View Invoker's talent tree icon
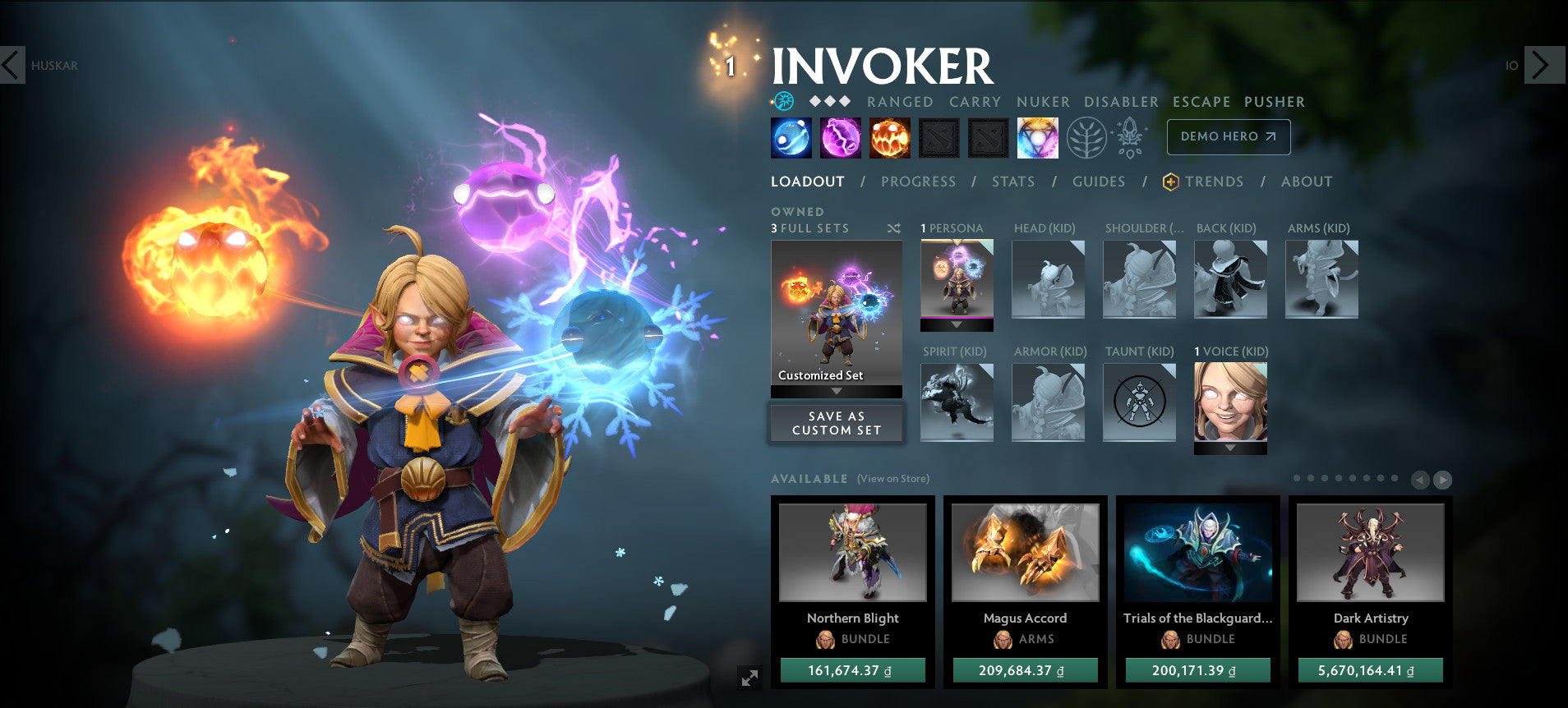Image resolution: width=1568 pixels, height=708 pixels. click(x=1086, y=137)
